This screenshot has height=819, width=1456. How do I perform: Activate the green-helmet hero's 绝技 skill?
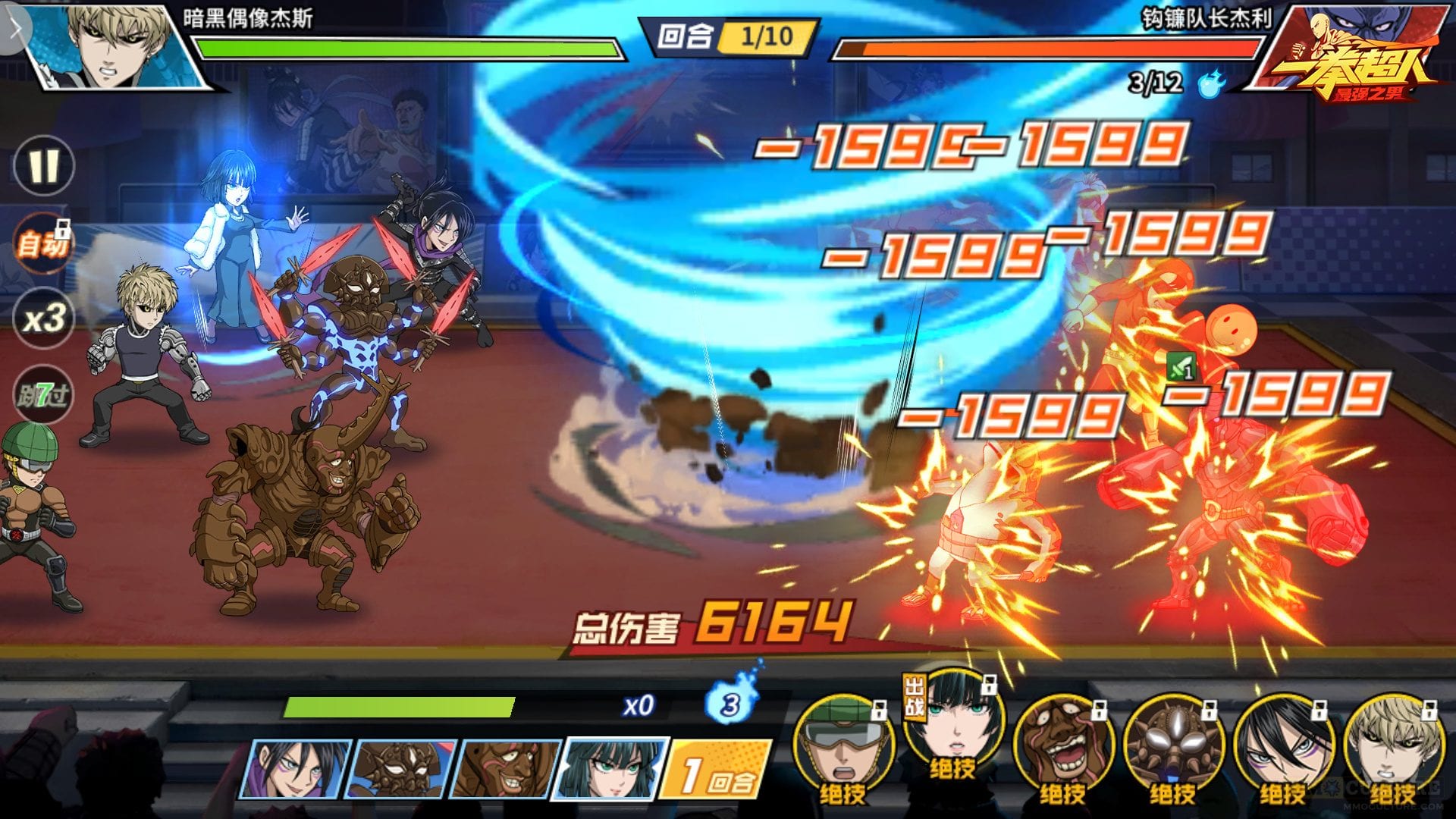click(844, 747)
